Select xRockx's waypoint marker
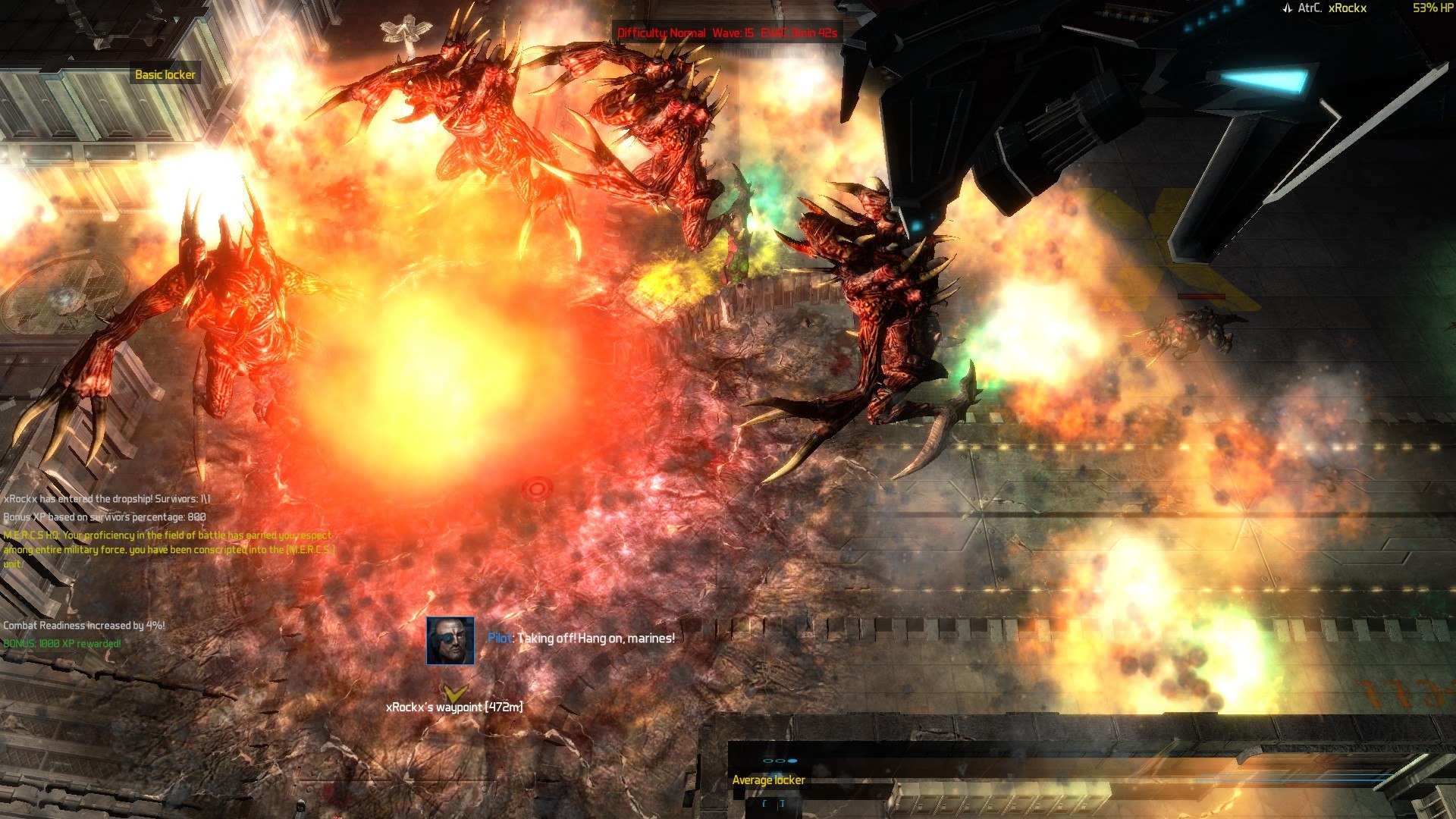Image resolution: width=1456 pixels, height=819 pixels. pos(454,693)
